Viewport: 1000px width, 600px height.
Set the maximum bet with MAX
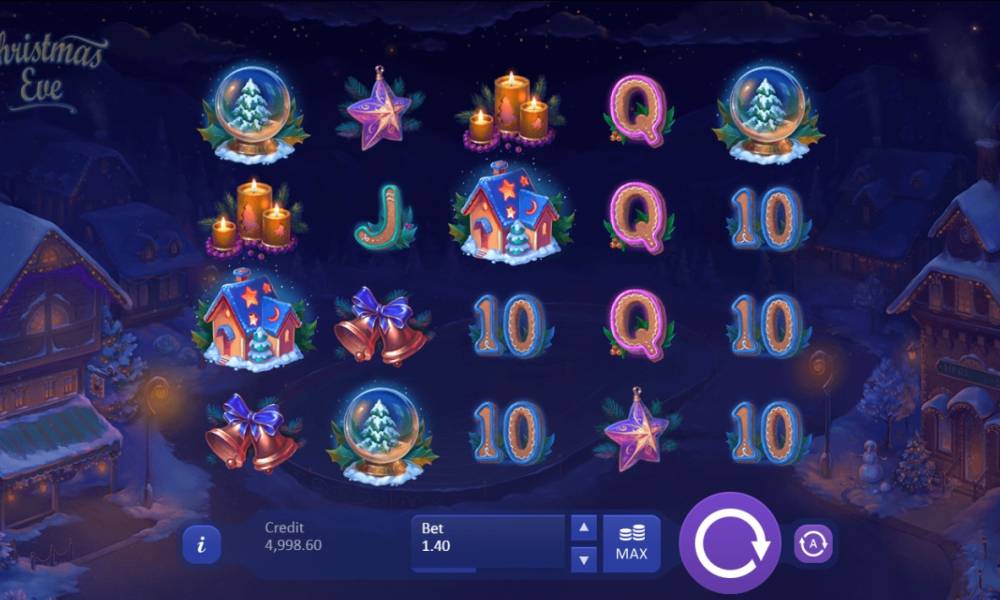click(631, 544)
